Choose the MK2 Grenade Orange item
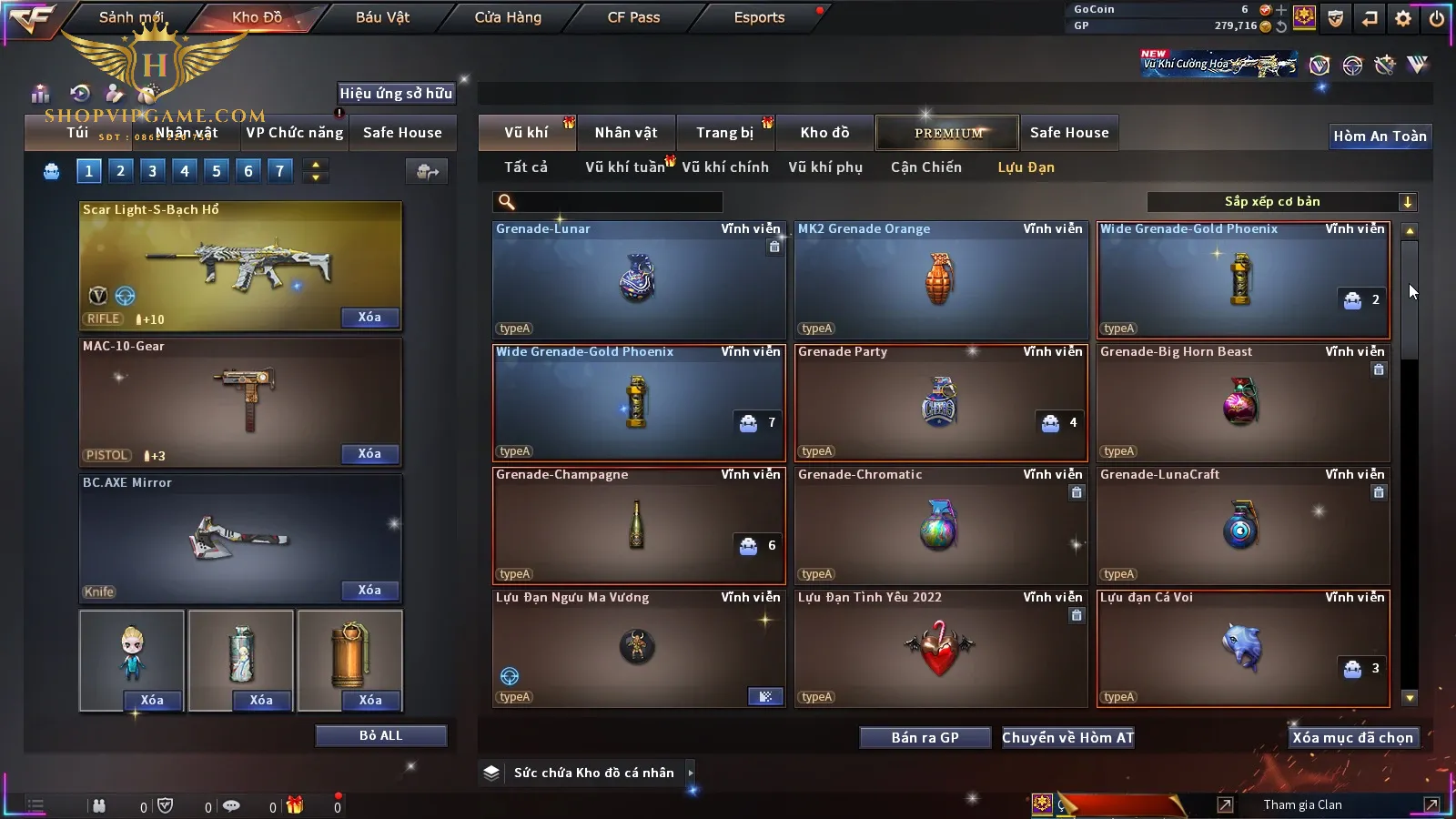1456x819 pixels. (940, 280)
